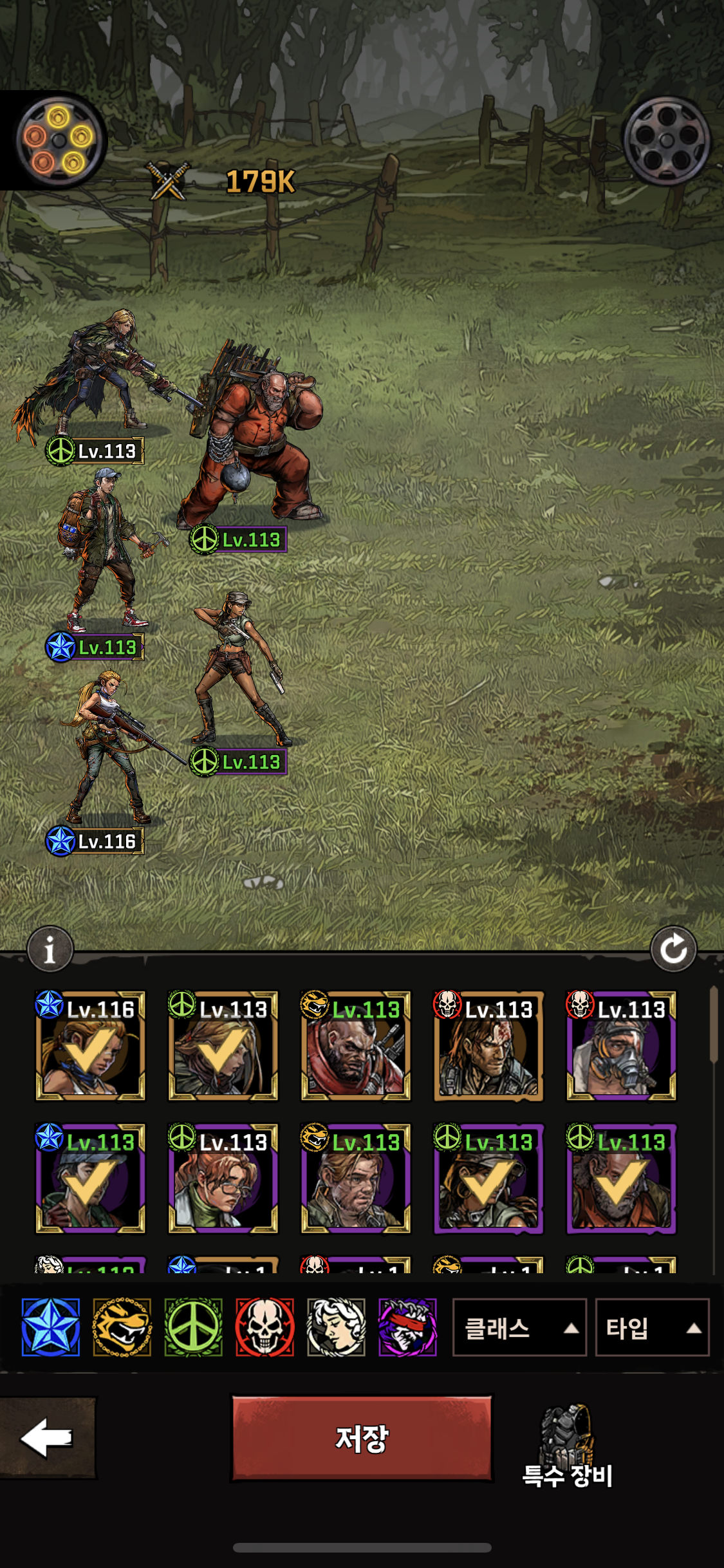
Task: Reset the lineup with the circular arrow button
Action: coord(673,949)
